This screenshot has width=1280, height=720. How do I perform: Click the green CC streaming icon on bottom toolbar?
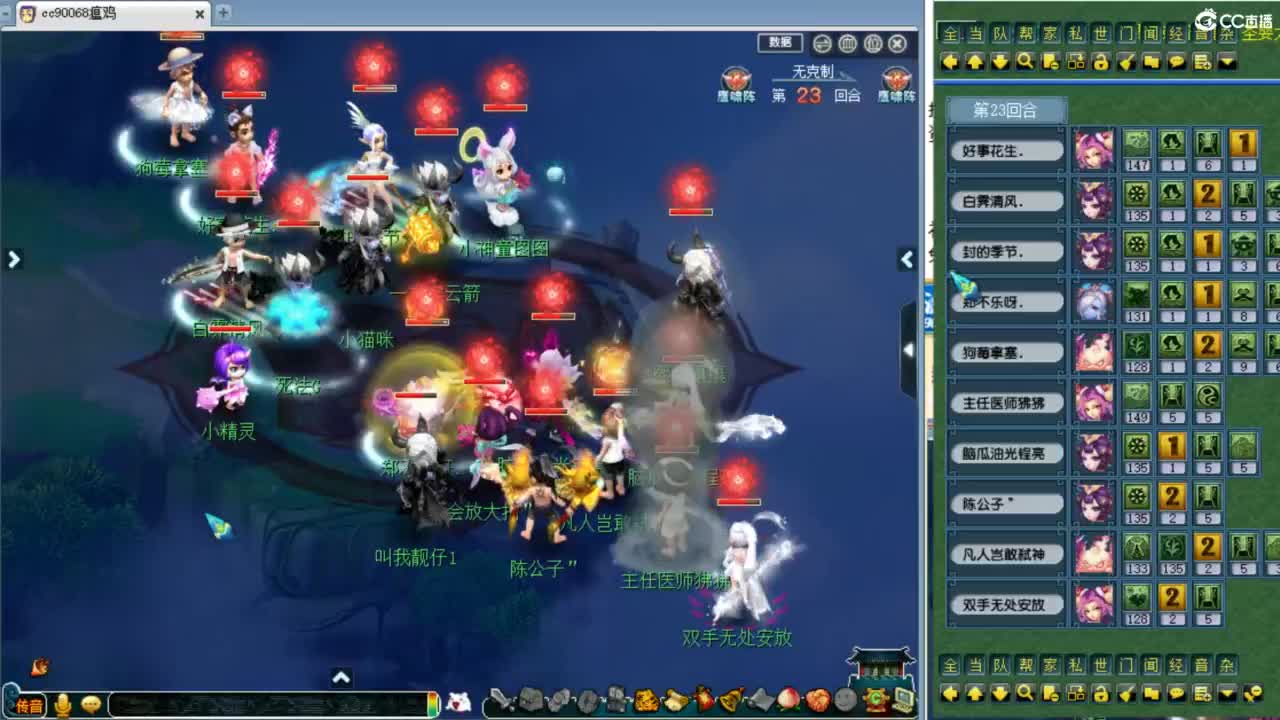pos(876,697)
